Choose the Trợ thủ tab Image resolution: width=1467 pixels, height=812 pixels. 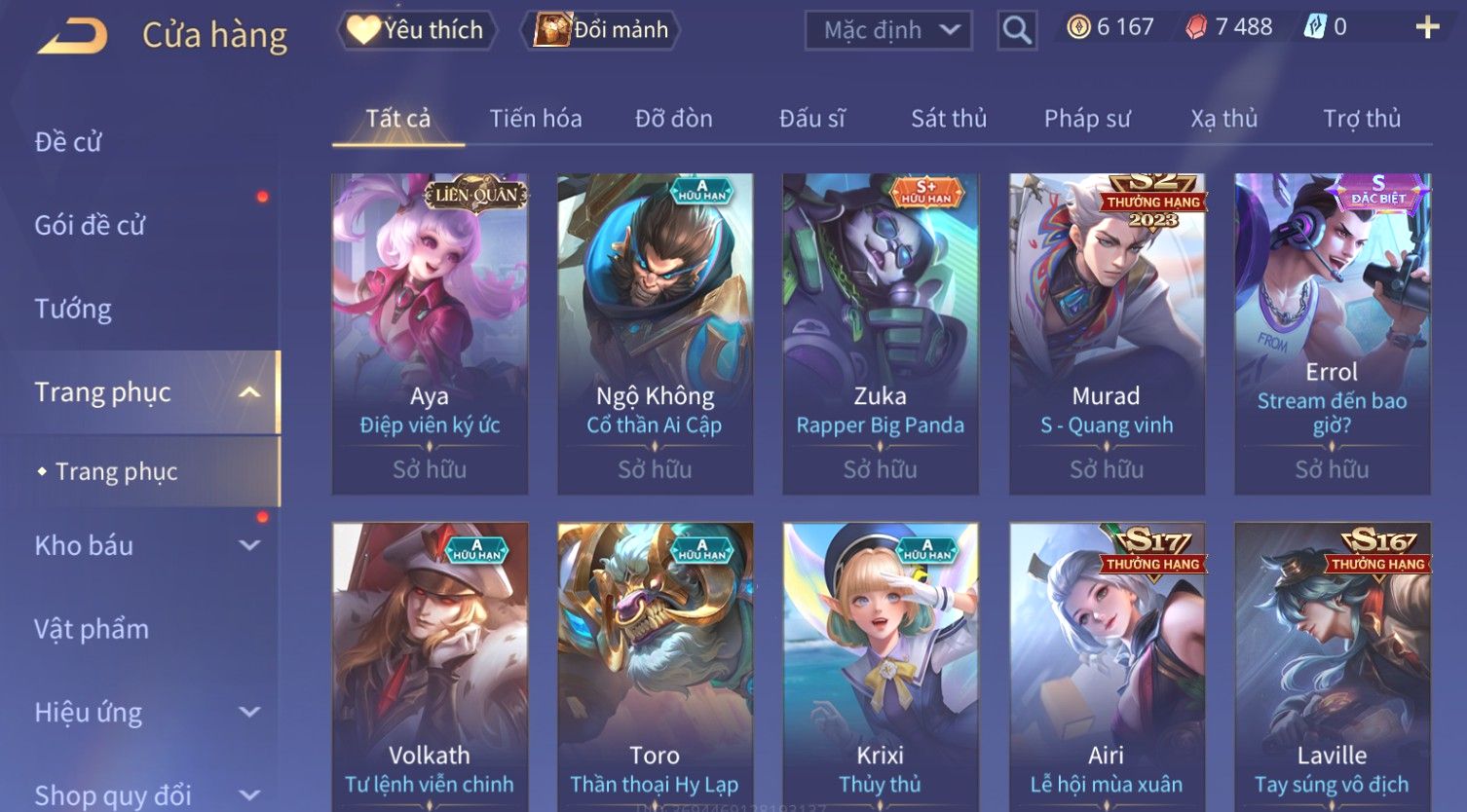point(1361,119)
